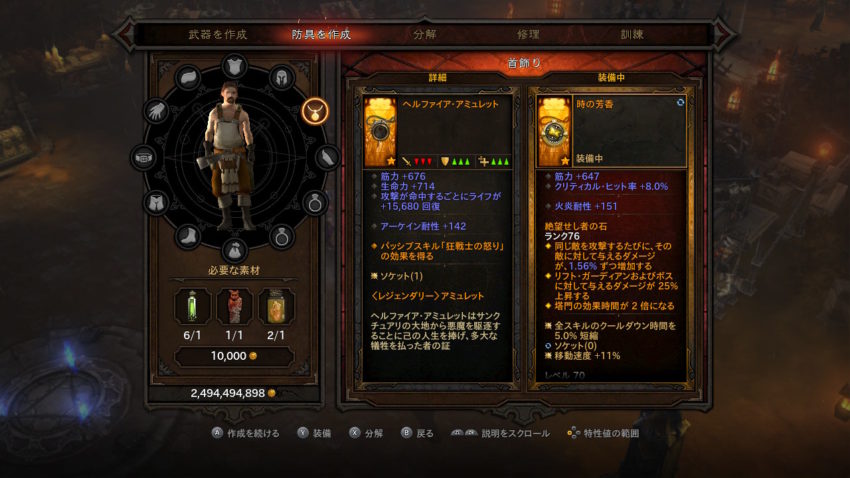Open the 分解 tab
The height and width of the screenshot is (478, 850).
[424, 34]
